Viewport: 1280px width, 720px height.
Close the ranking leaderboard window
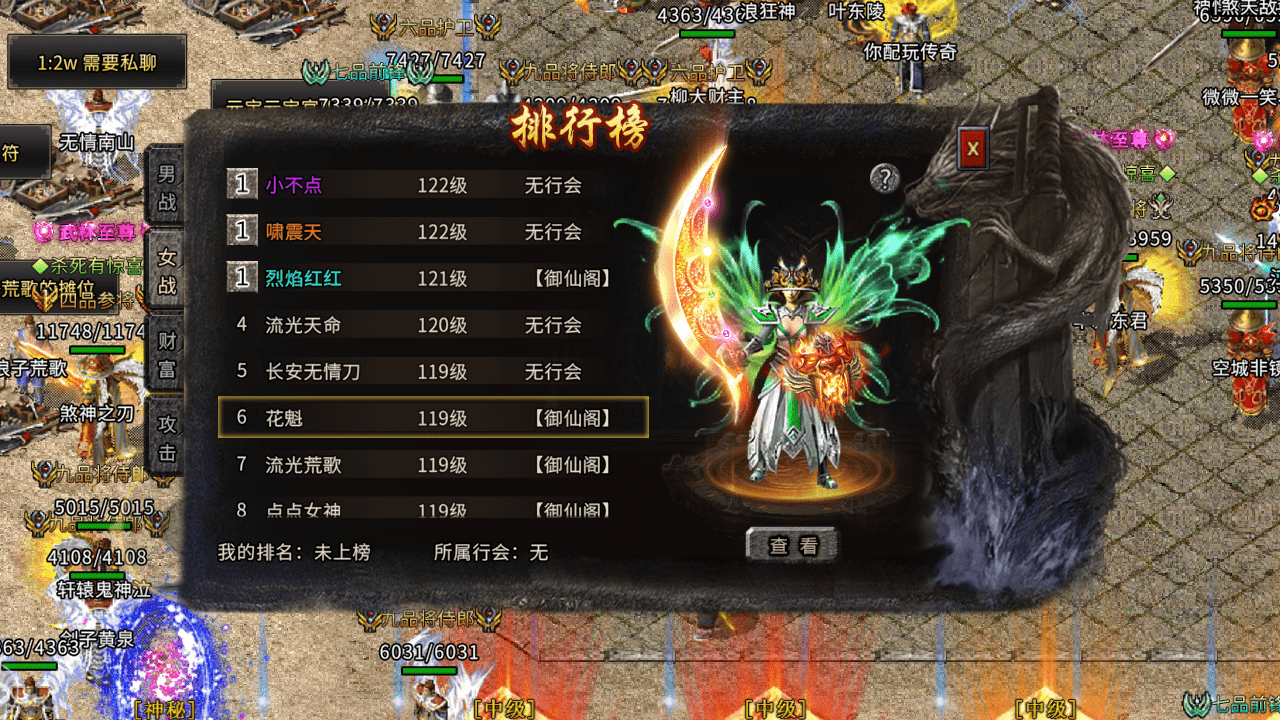972,150
